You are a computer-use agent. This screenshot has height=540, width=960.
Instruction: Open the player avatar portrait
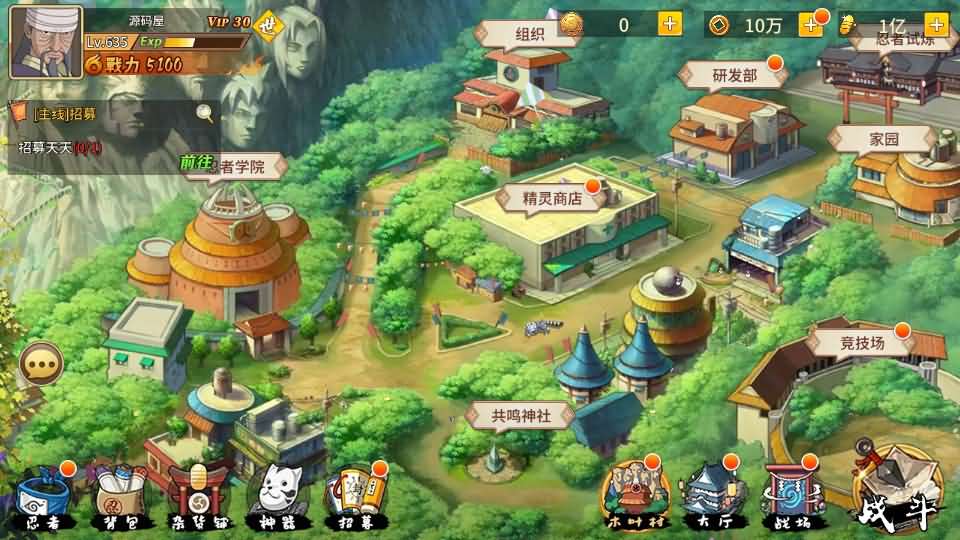[x=46, y=42]
